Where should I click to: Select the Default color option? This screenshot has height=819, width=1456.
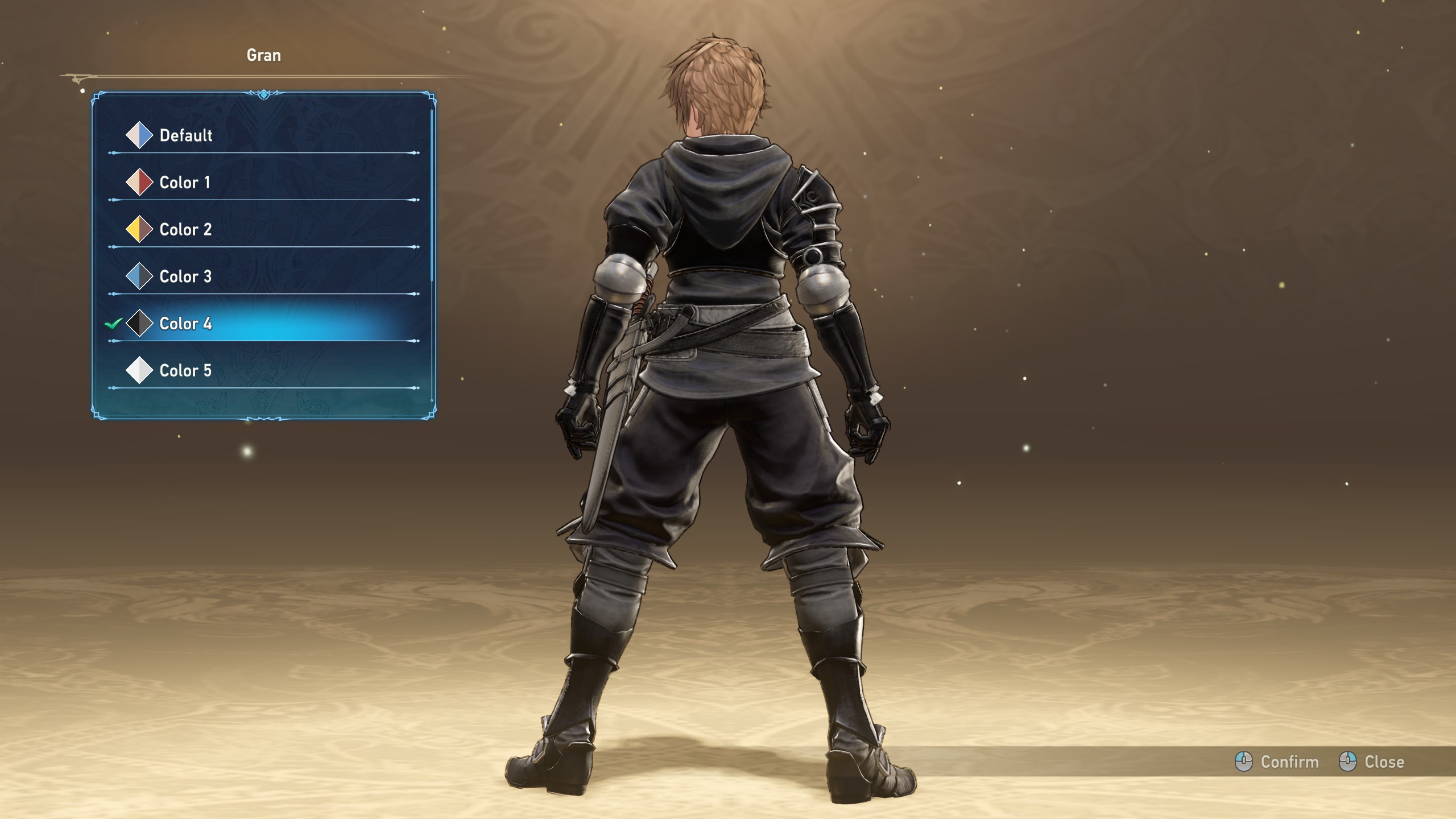click(185, 135)
